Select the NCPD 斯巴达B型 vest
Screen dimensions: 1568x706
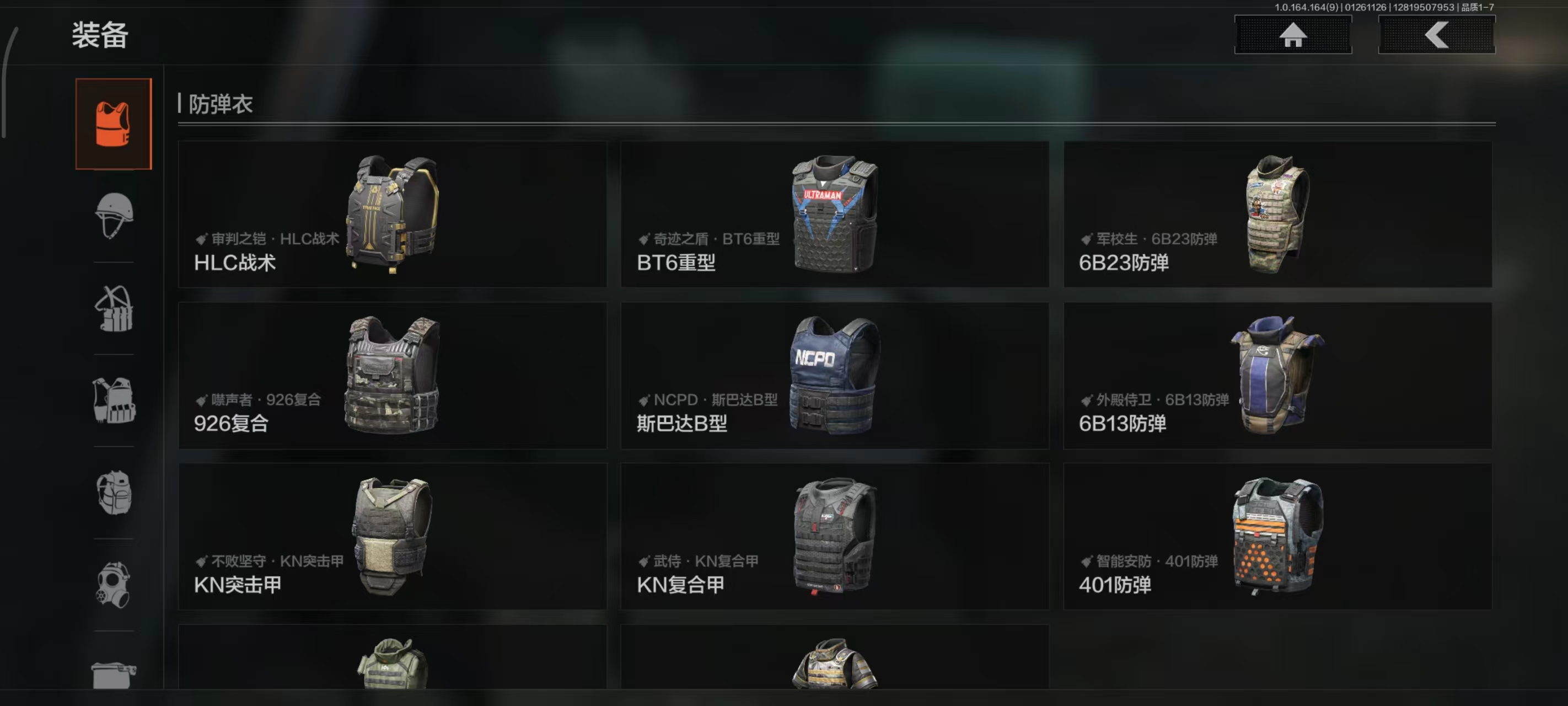tap(834, 376)
